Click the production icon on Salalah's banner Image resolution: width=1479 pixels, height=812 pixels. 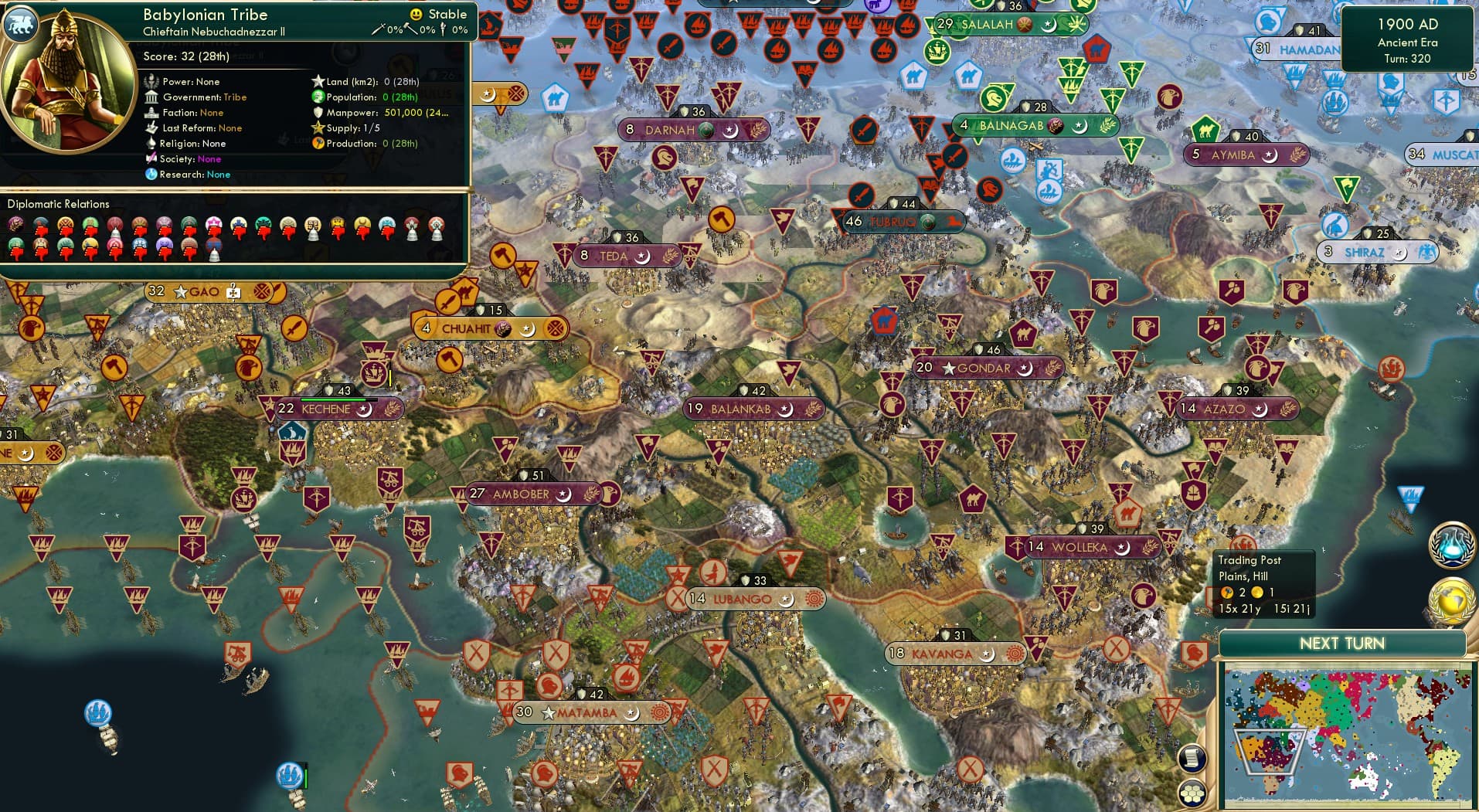pyautogui.click(x=1025, y=24)
